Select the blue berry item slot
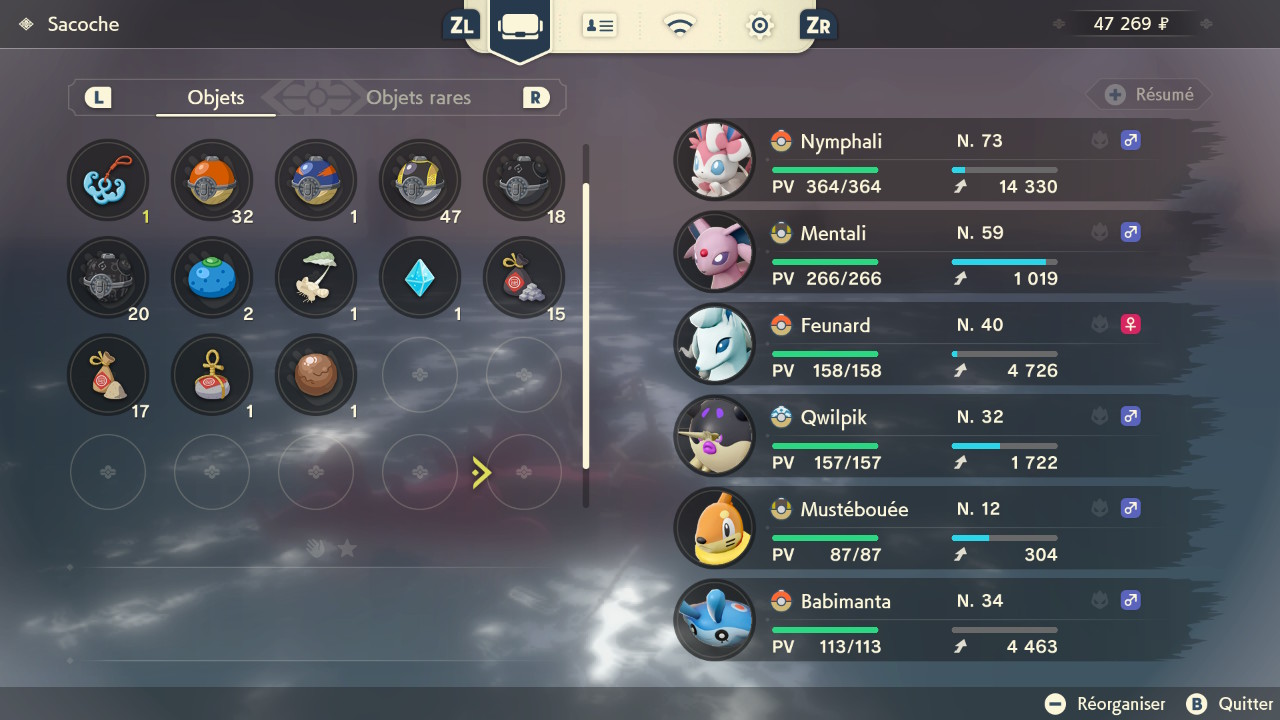 click(212, 278)
